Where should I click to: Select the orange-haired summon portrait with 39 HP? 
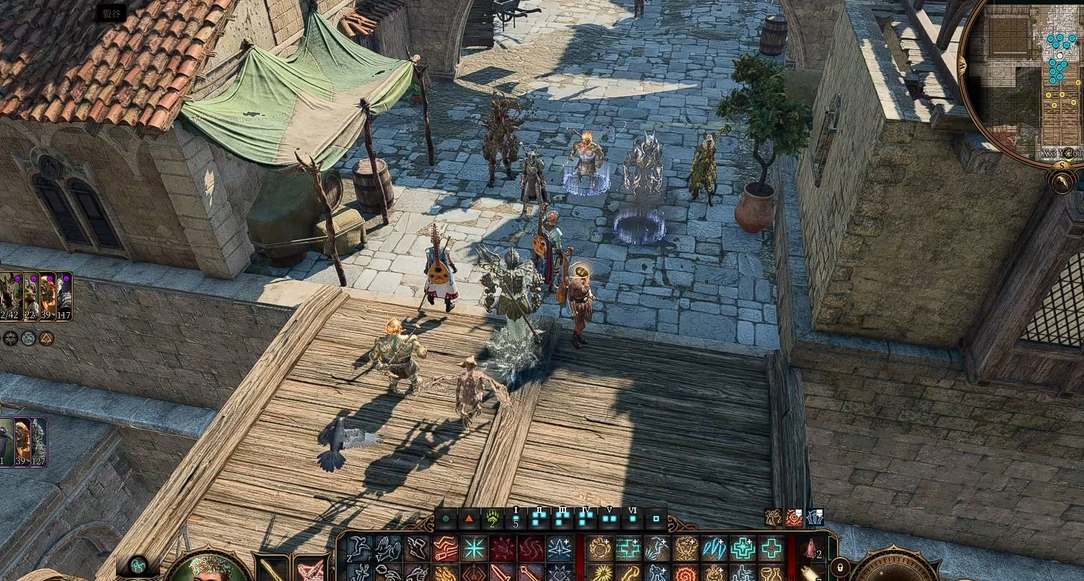[22, 441]
